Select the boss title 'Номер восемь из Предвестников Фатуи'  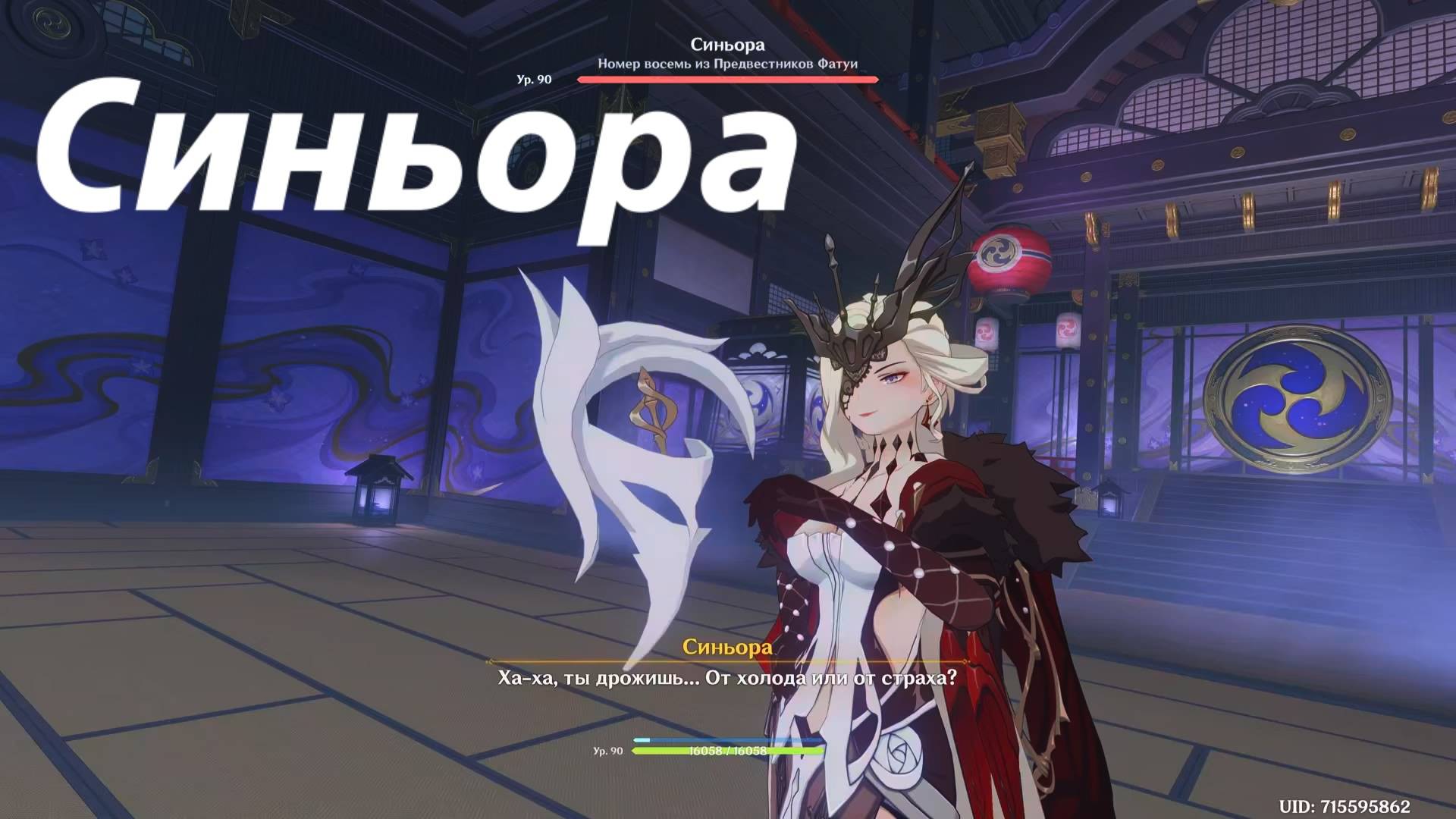click(728, 64)
